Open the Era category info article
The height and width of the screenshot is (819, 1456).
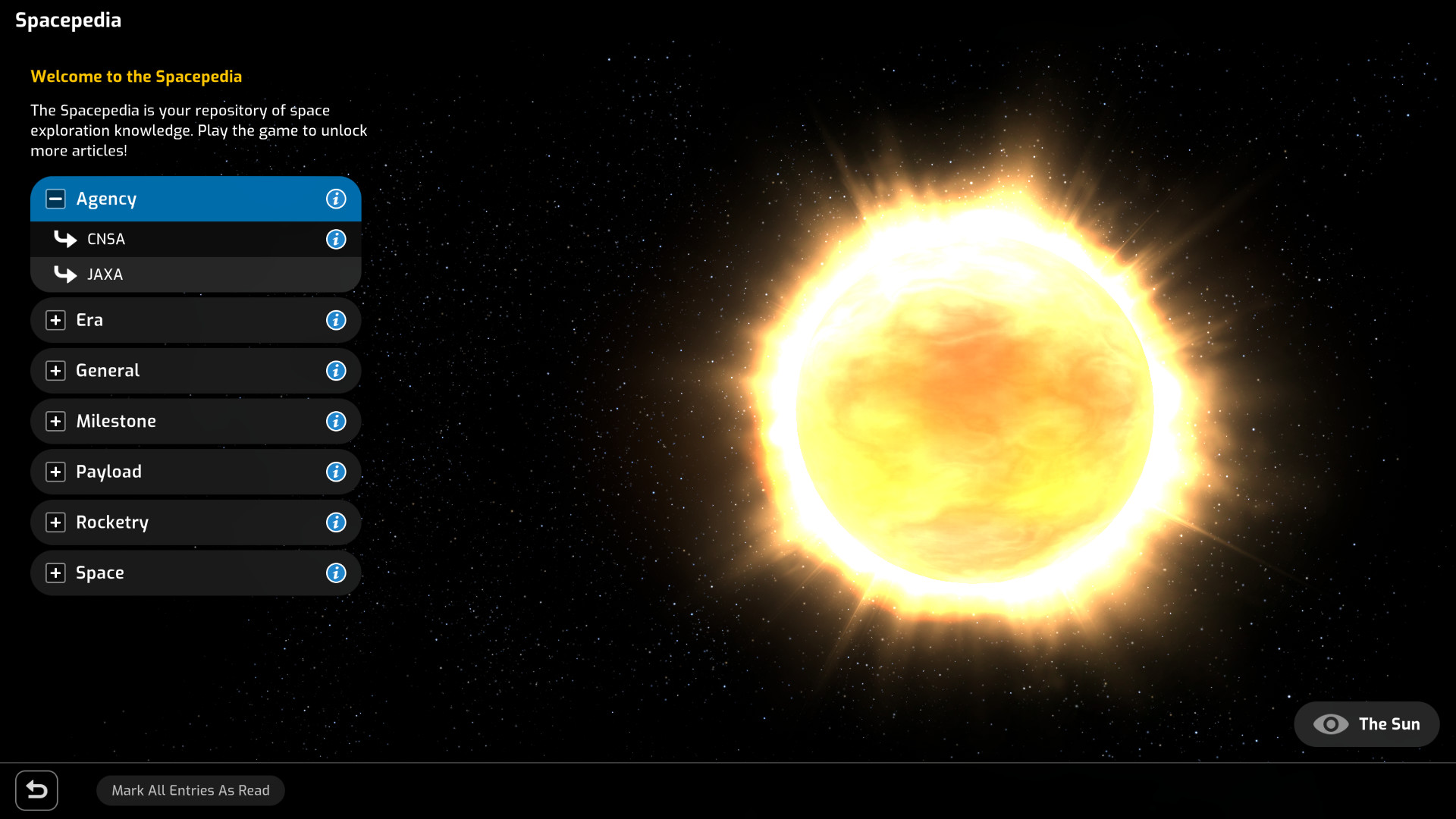point(336,320)
